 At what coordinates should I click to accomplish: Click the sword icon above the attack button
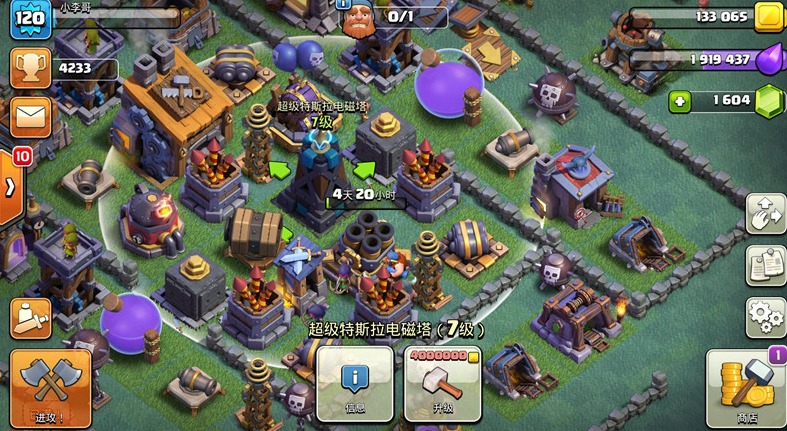tap(31, 318)
